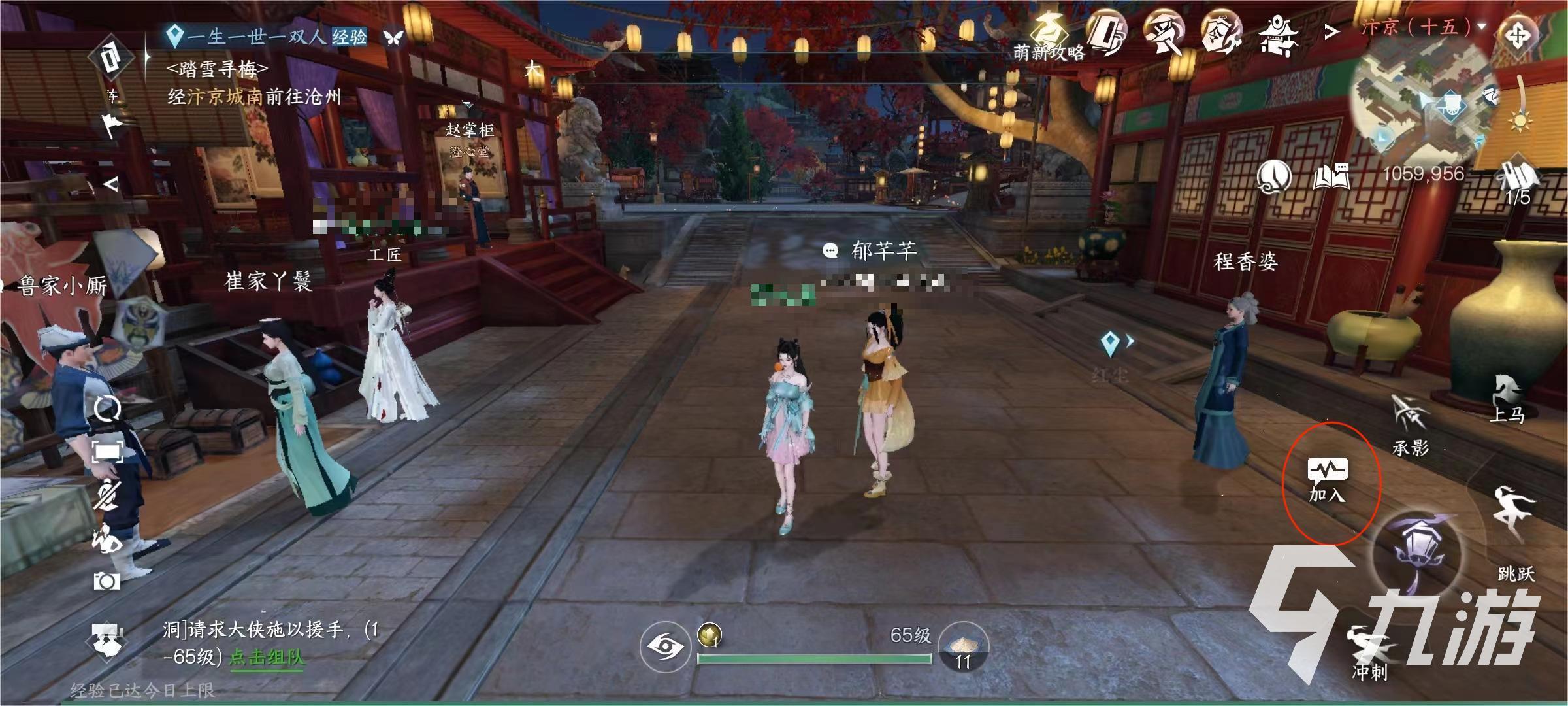The width and height of the screenshot is (1568, 706).
Task: Toggle the butterfly icon next to the quest tracker
Action: (x=392, y=38)
